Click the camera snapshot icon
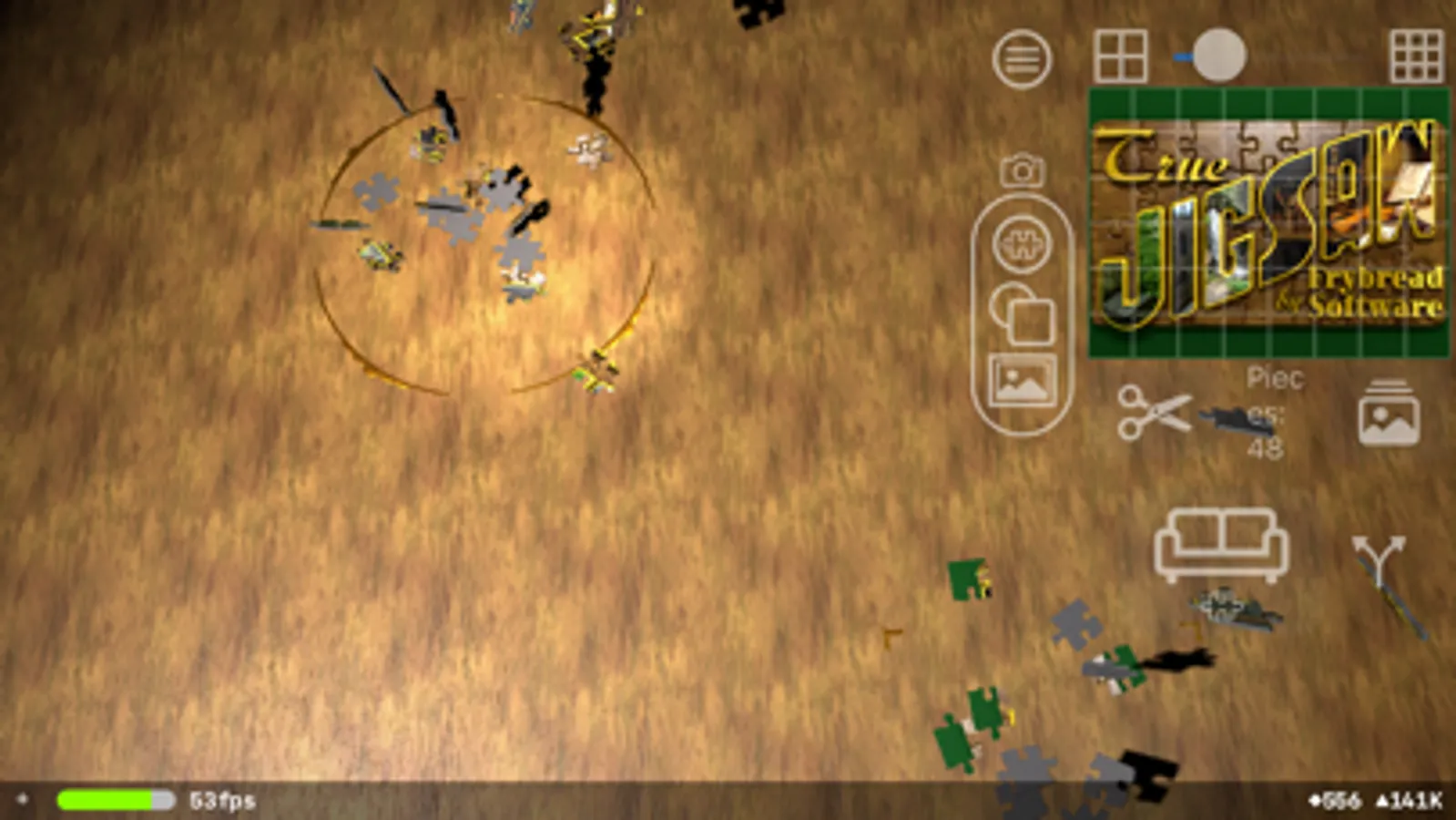Image resolution: width=1456 pixels, height=820 pixels. click(x=1022, y=171)
